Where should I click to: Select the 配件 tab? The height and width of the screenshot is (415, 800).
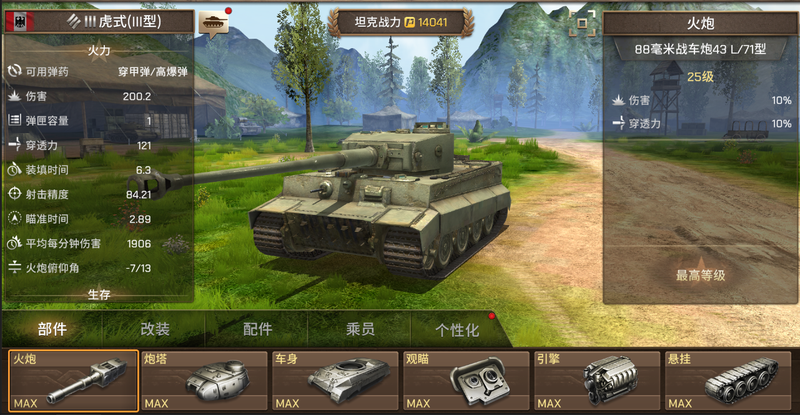point(258,330)
